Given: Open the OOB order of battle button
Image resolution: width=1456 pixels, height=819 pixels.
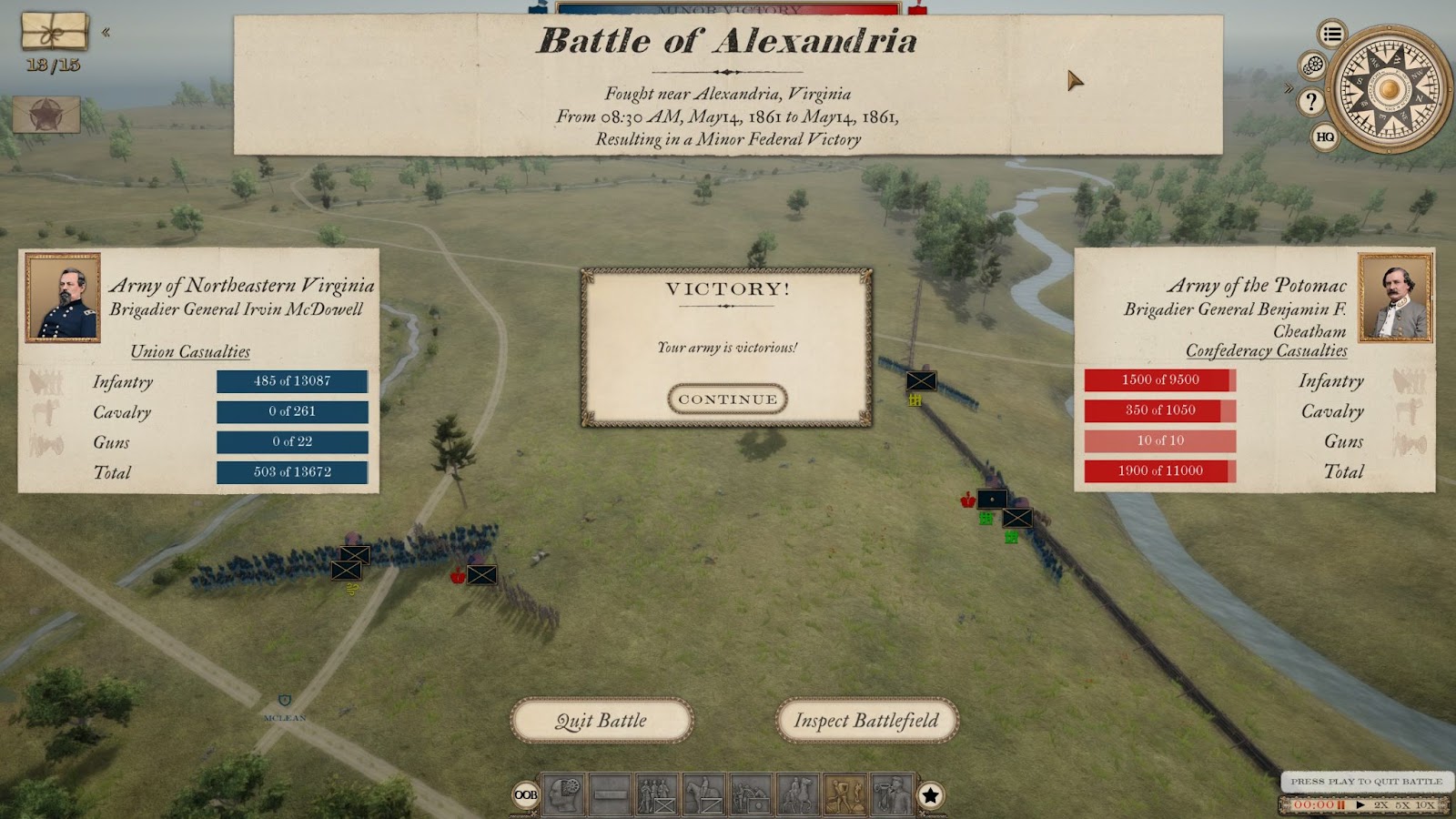Looking at the screenshot, I should 526,794.
